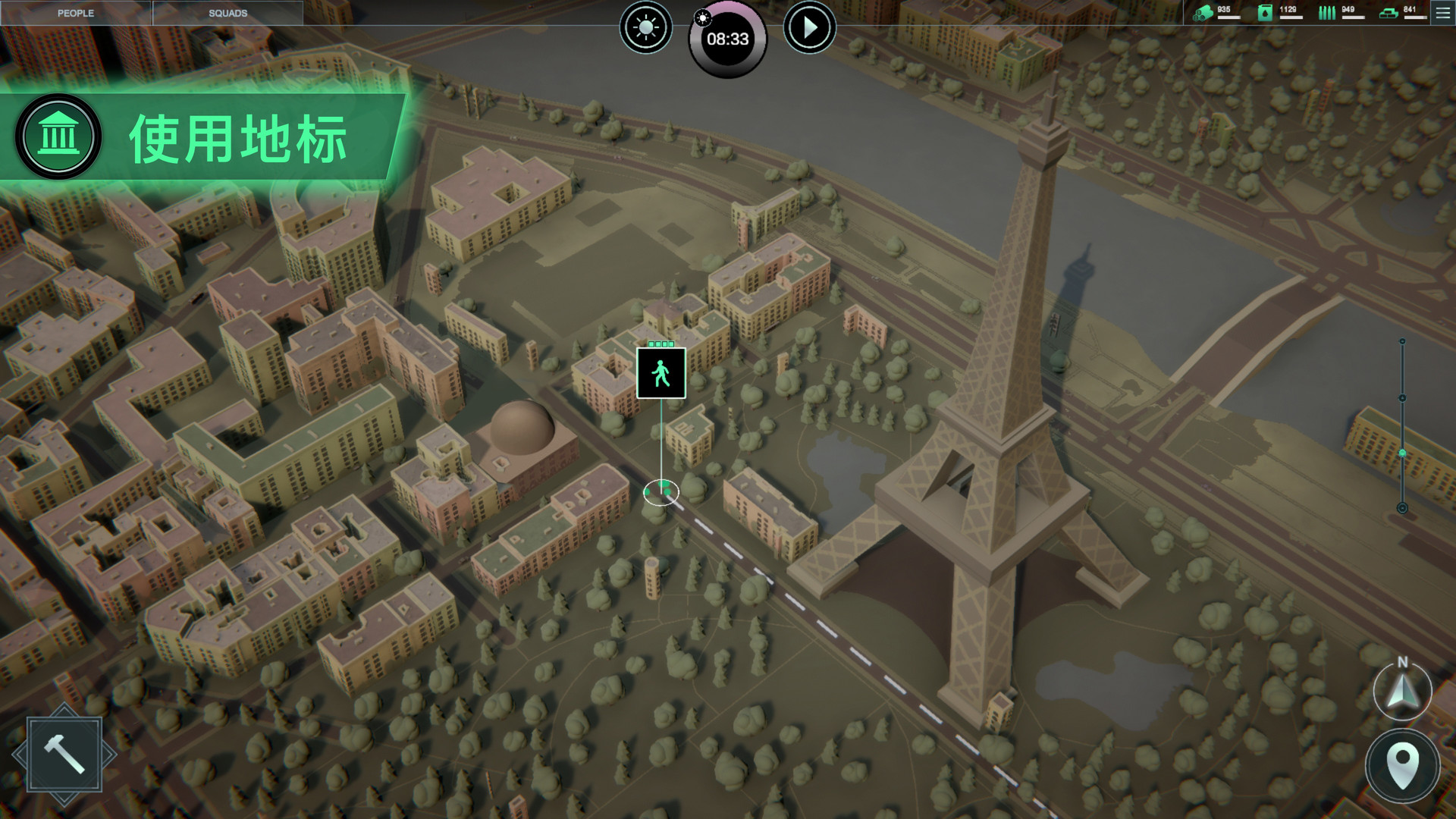The height and width of the screenshot is (819, 1456).
Task: Toggle the sun daytime button
Action: pyautogui.click(x=646, y=28)
